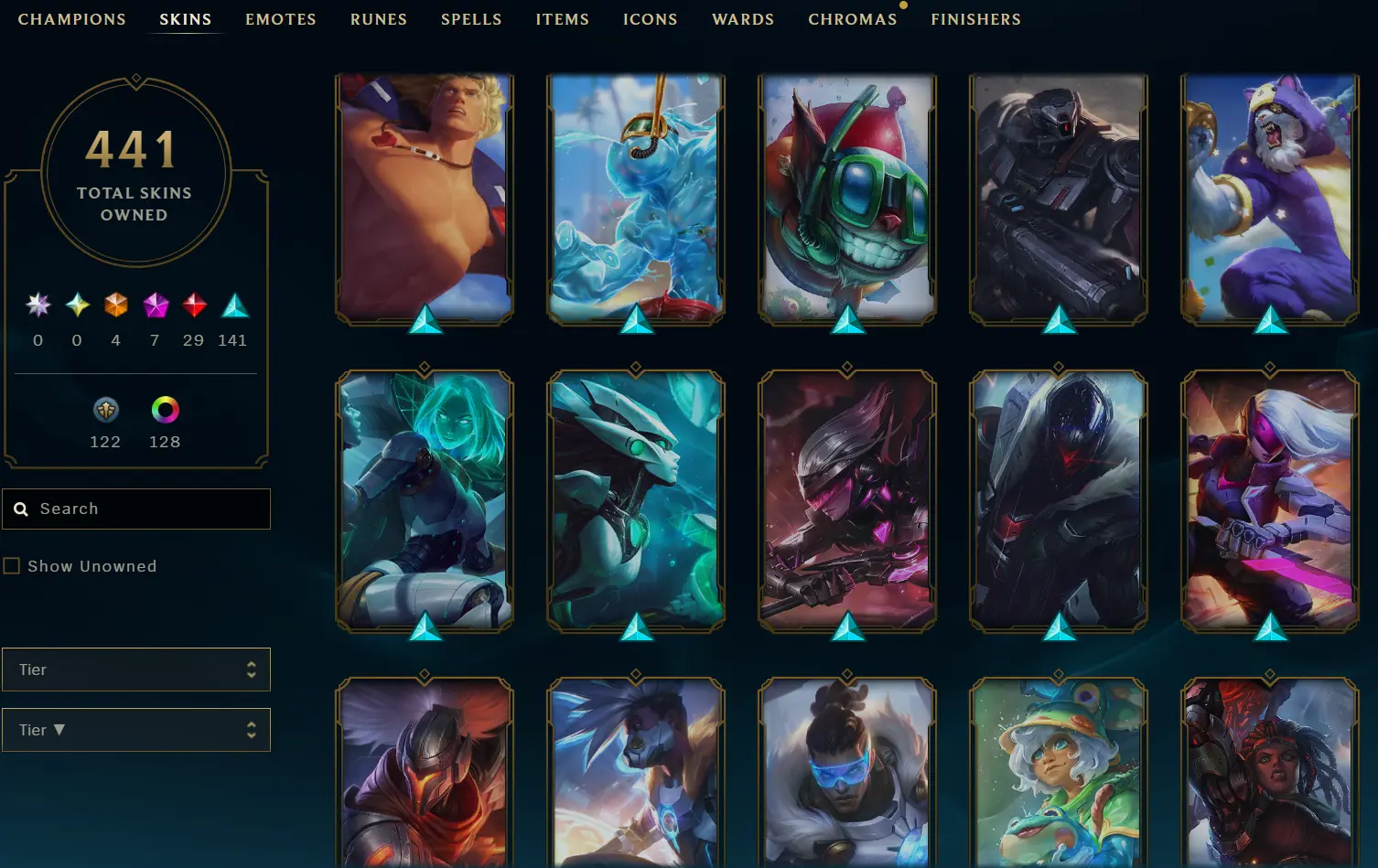Switch to the Champions tab
Screen dimensions: 1378x868
[72, 19]
